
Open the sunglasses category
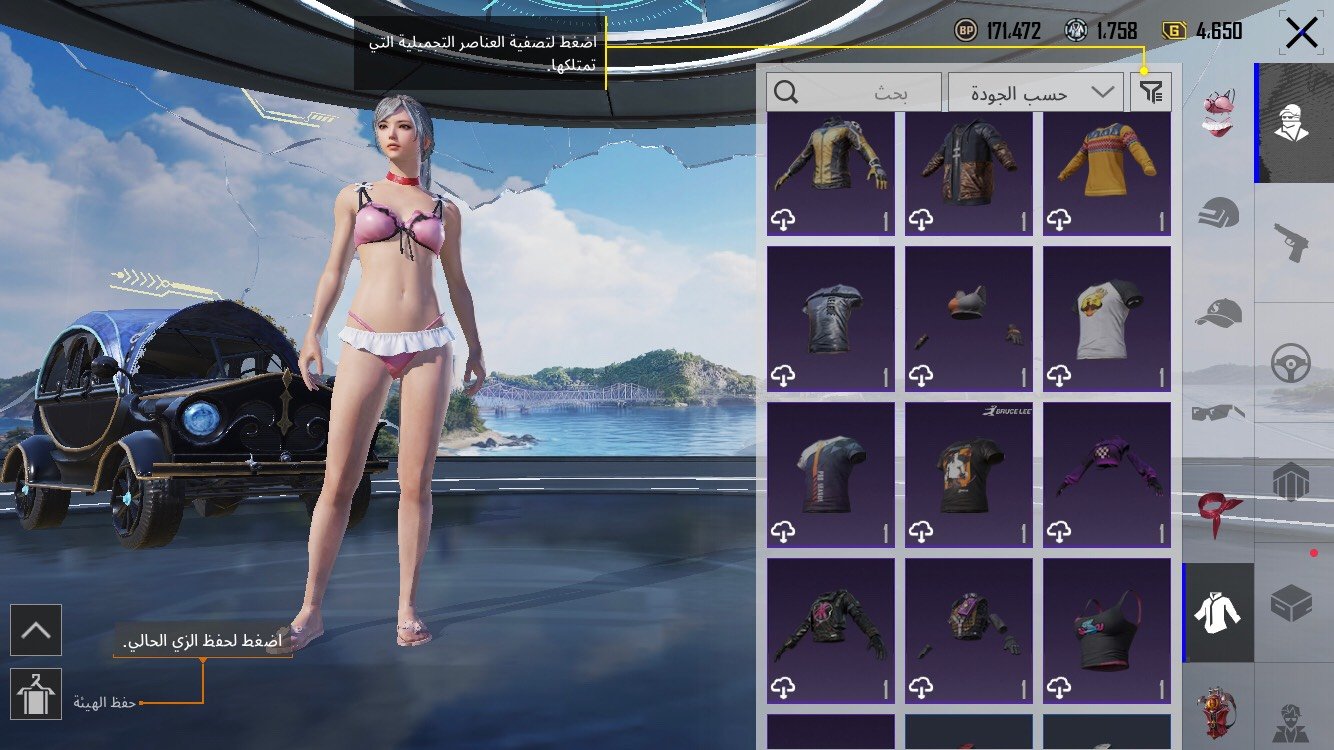pyautogui.click(x=1219, y=411)
